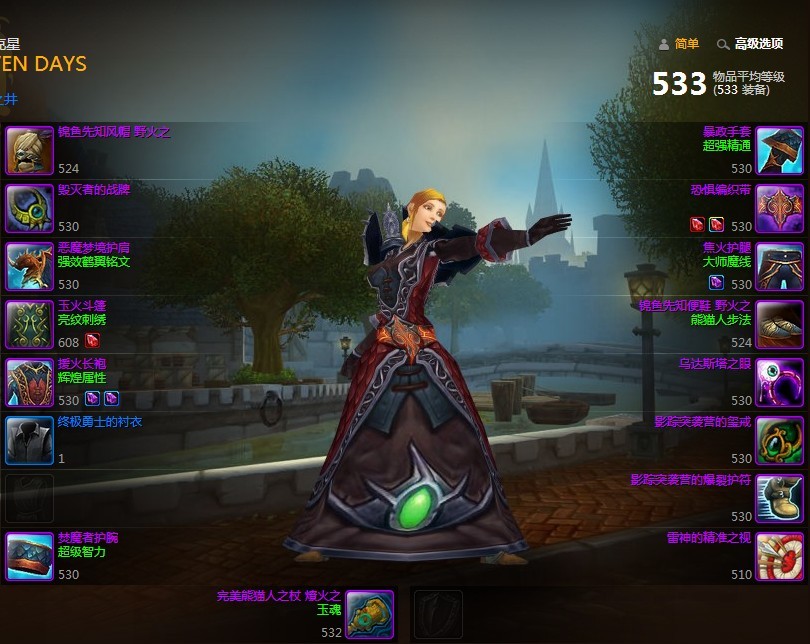The width and height of the screenshot is (810, 644).
Task: Select the 锦鱼先知风帽 helmet slot
Action: click(x=30, y=151)
